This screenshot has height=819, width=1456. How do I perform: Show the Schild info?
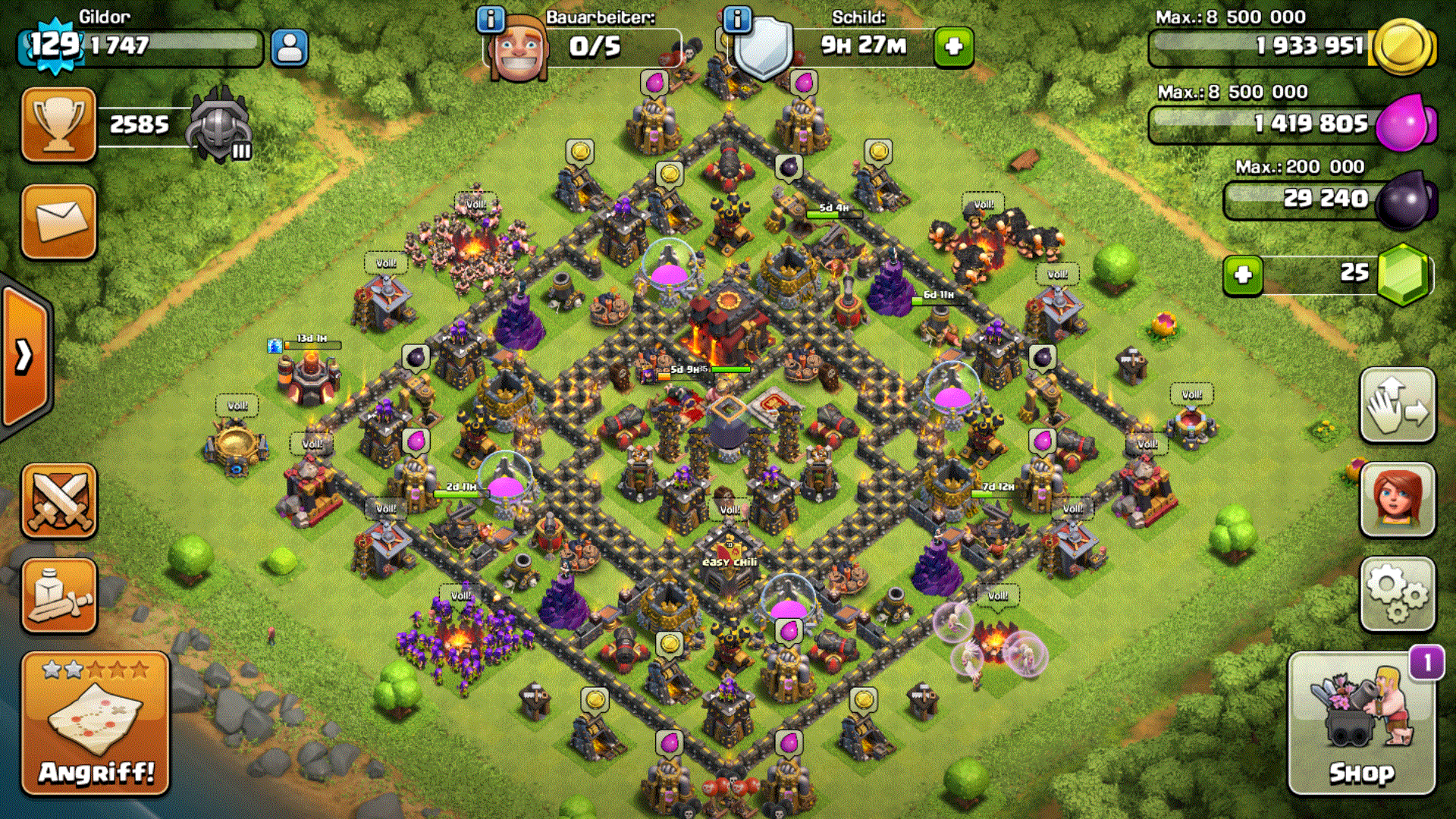pyautogui.click(x=737, y=19)
